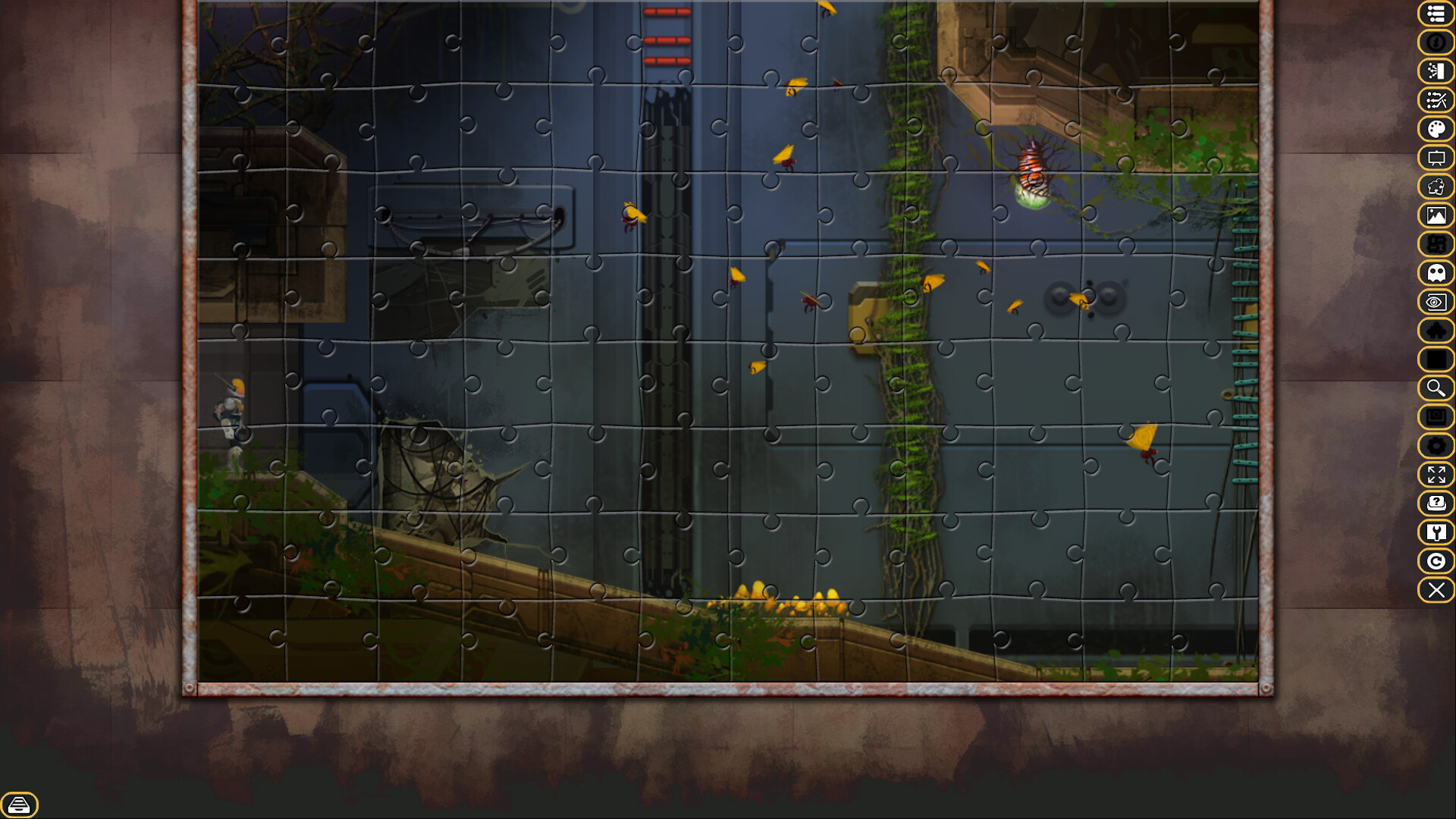Select the puzzle piece shapes option

(1436, 187)
